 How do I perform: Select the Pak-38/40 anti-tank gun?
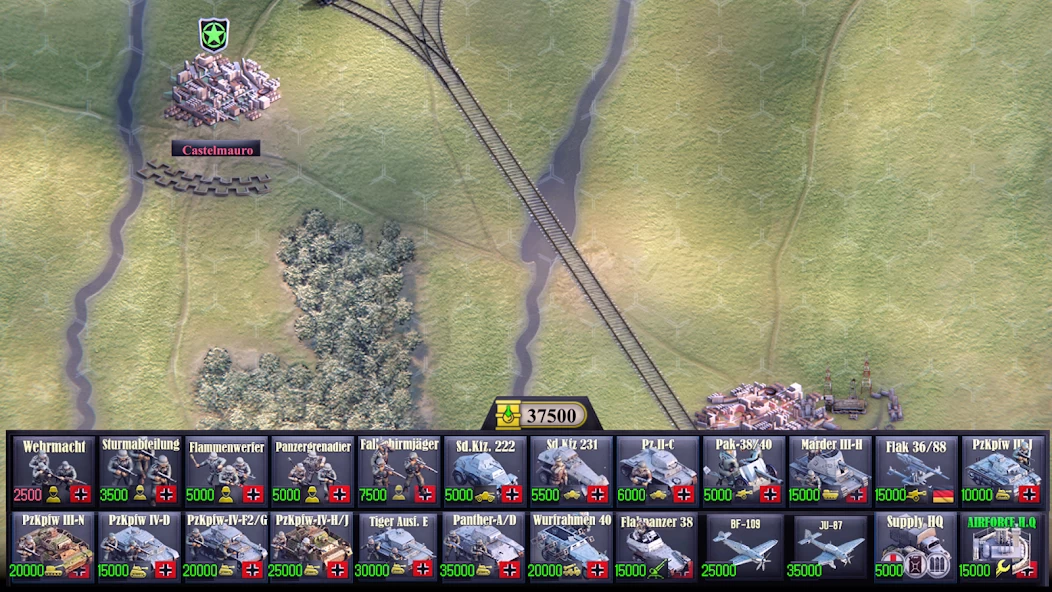[x=743, y=470]
